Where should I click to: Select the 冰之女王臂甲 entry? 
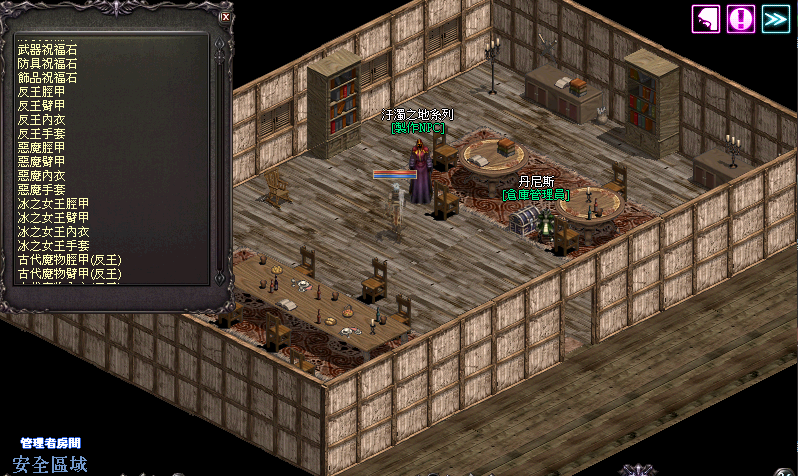click(53, 217)
